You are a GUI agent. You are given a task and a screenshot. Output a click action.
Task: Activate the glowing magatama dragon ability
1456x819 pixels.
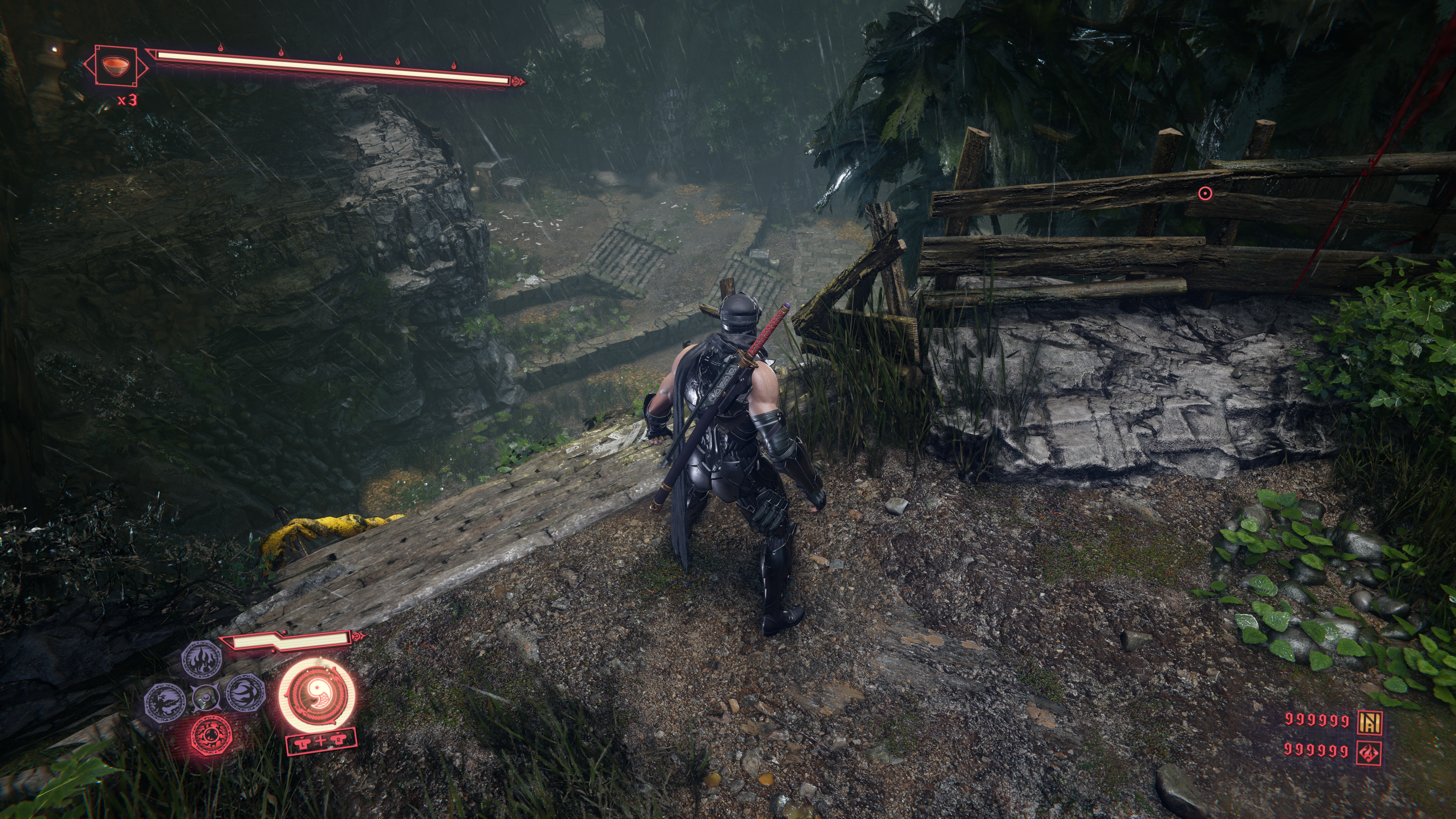[318, 693]
